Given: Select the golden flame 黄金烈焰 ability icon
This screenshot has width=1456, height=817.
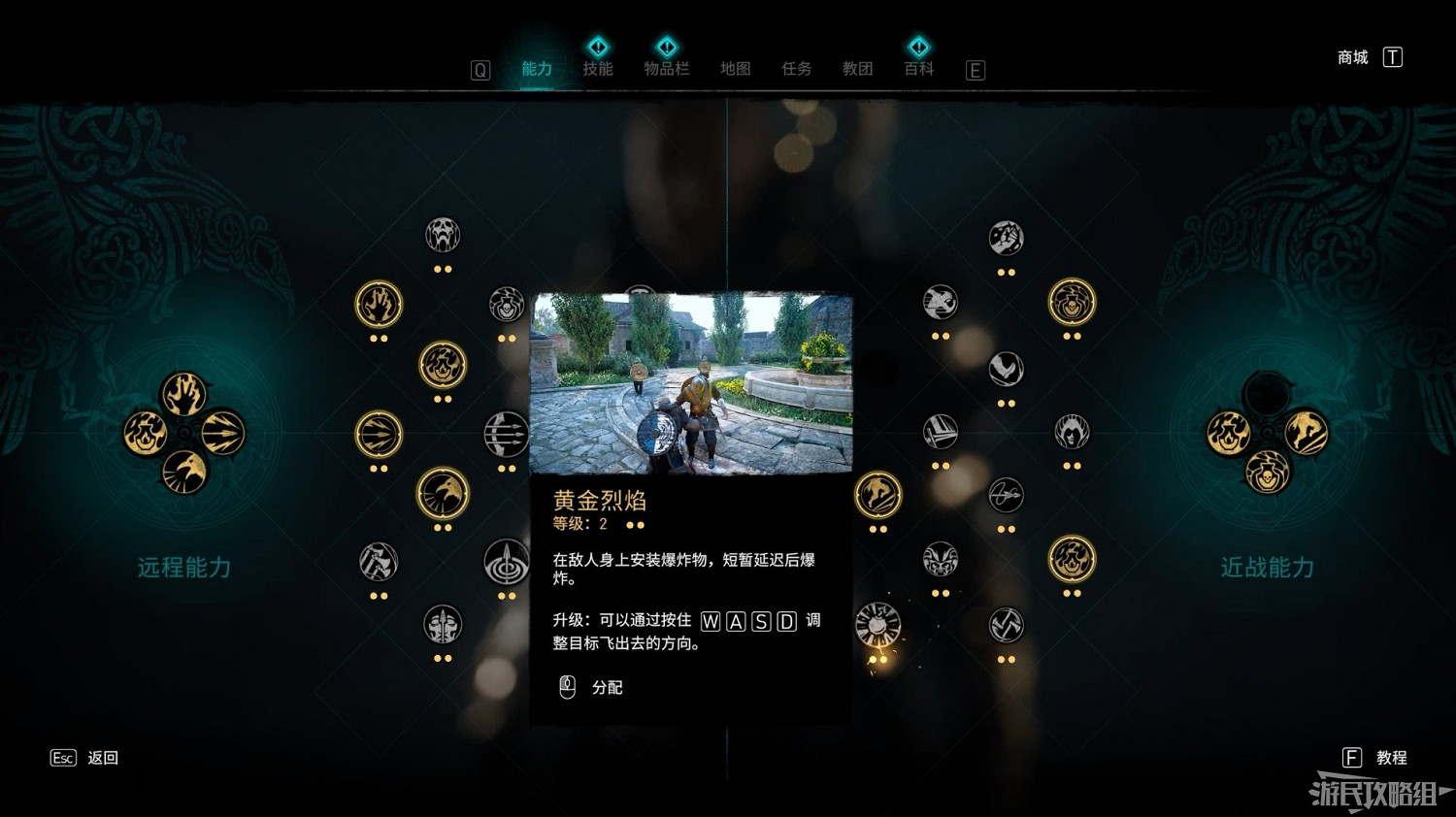Looking at the screenshot, I should 443,366.
